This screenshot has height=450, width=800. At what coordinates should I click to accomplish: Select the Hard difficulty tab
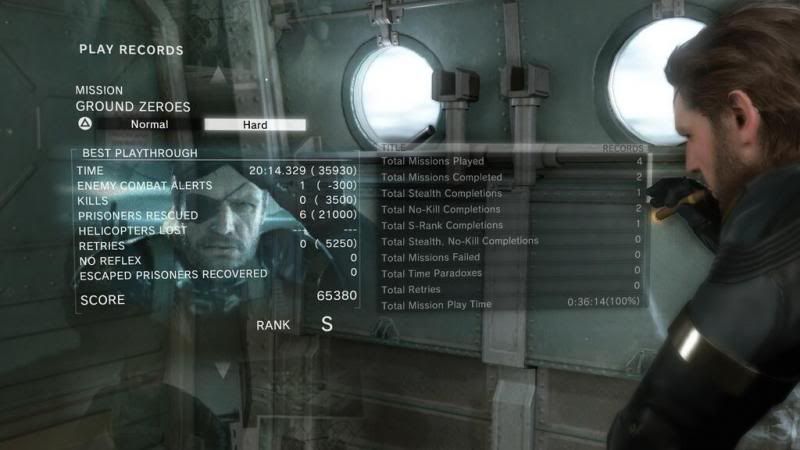[255, 125]
